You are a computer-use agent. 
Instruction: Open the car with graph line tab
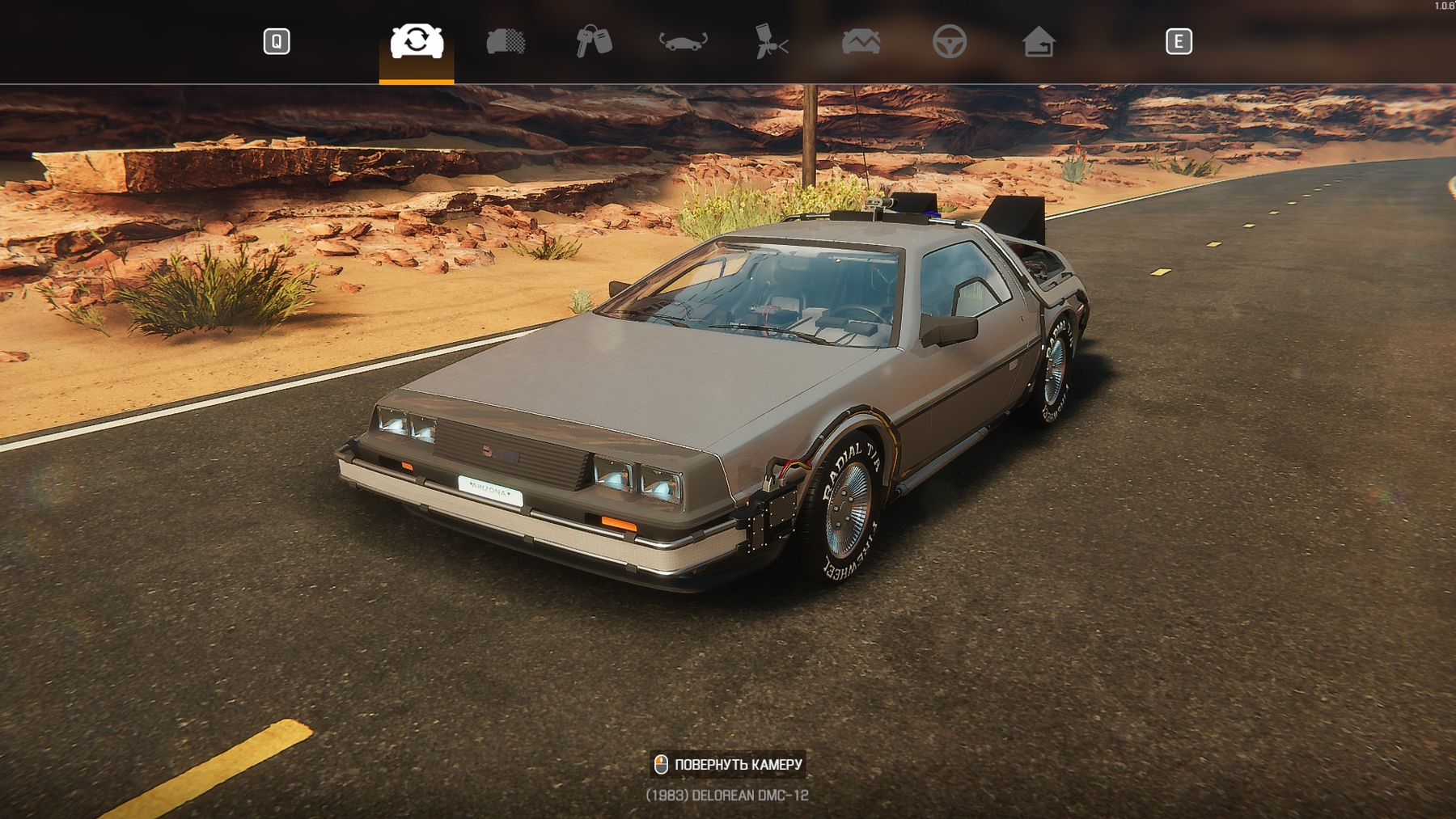[861, 41]
